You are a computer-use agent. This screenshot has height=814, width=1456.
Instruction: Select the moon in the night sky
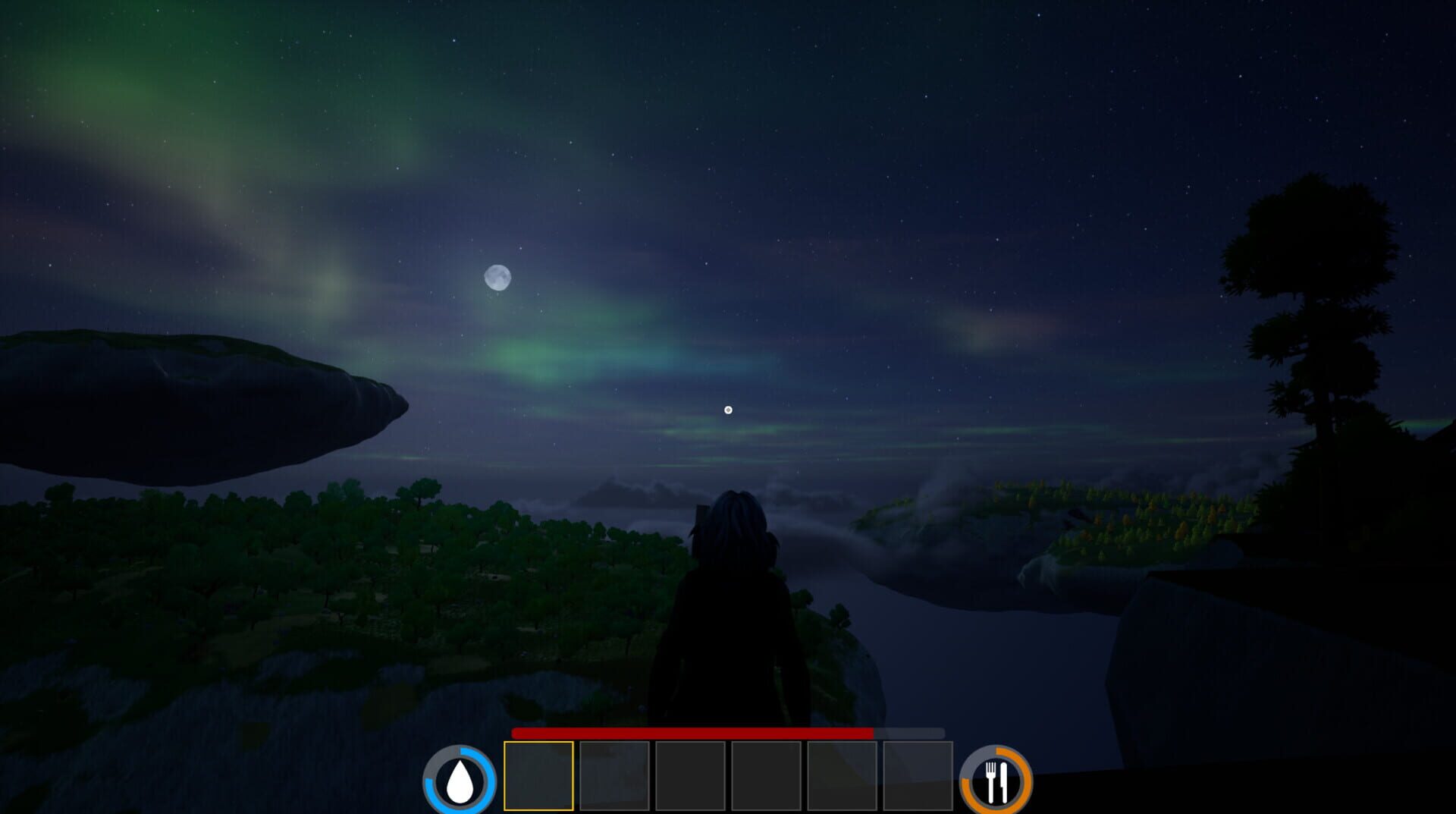coord(498,278)
